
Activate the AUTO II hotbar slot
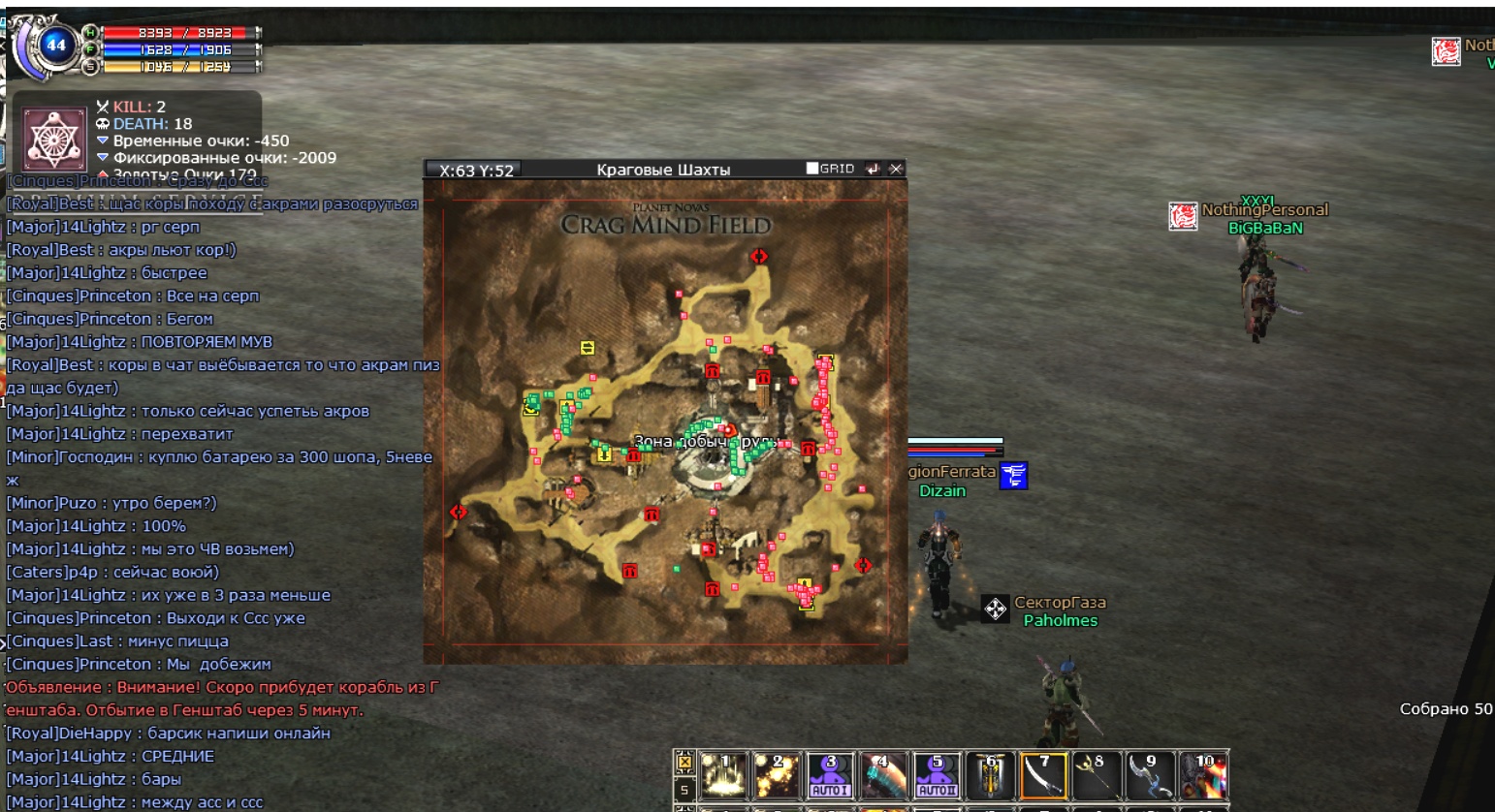coord(937,775)
